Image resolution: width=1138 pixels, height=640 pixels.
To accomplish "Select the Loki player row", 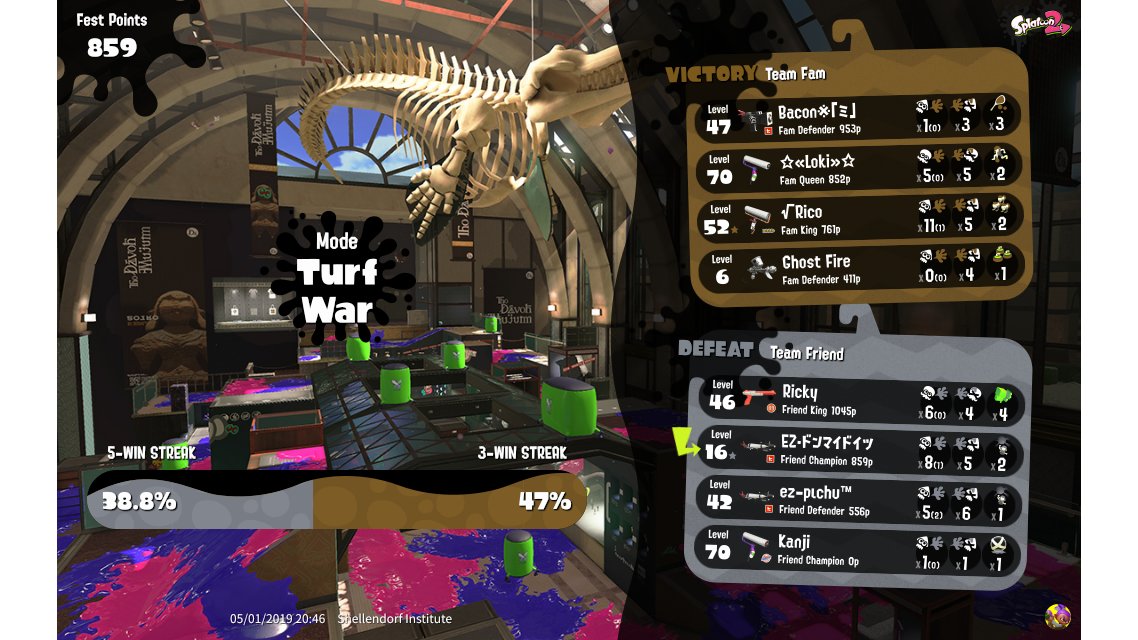I will point(858,167).
